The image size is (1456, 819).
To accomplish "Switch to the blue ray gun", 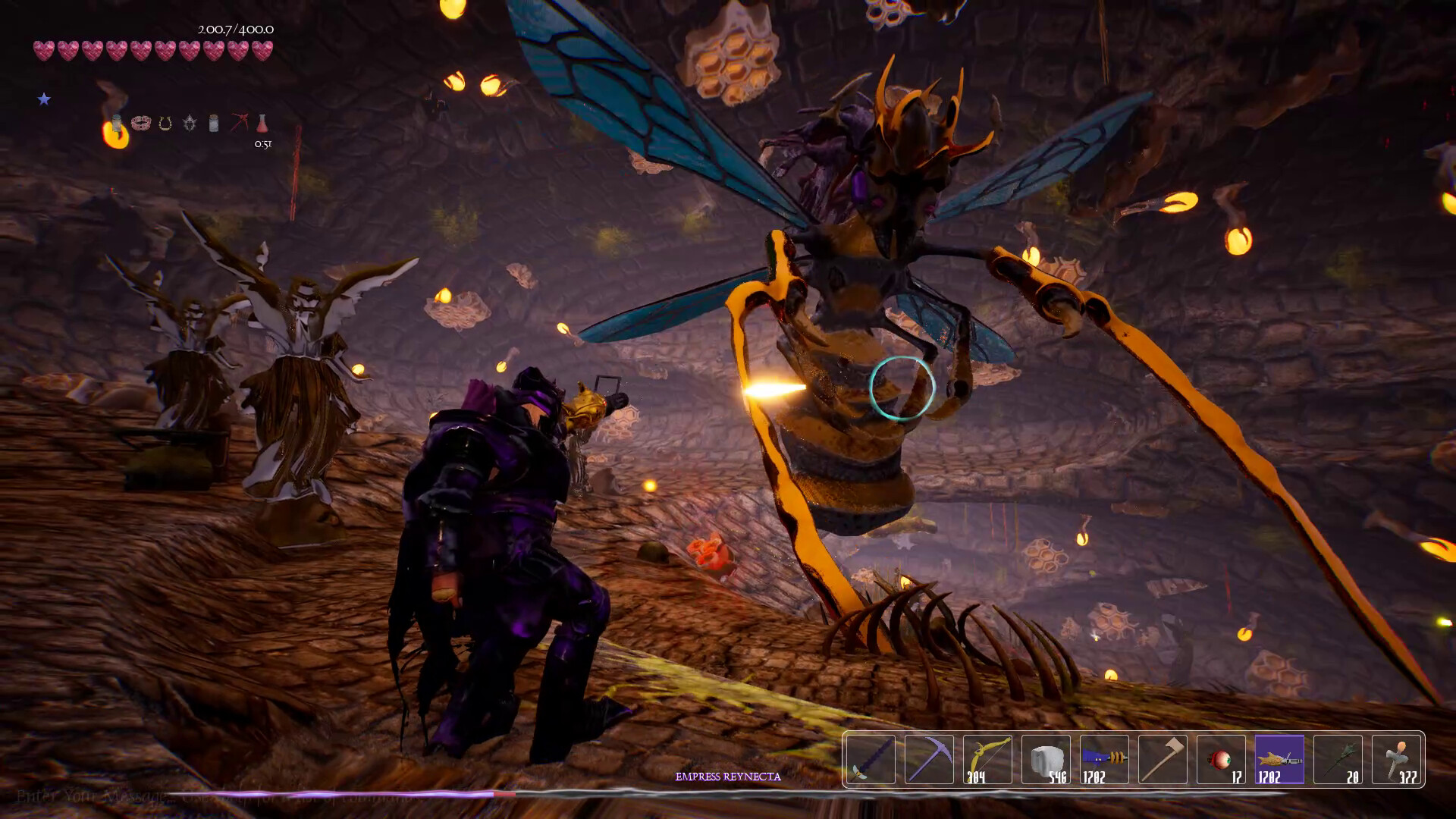I will click(x=1104, y=759).
